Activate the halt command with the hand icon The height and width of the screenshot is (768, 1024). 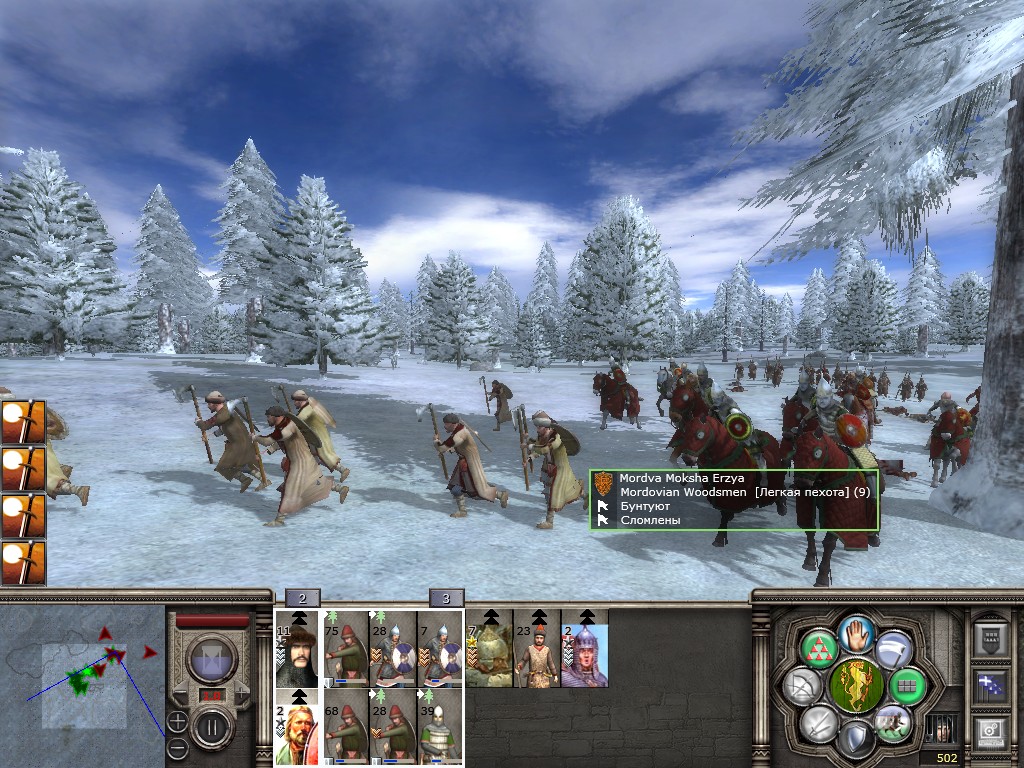(x=856, y=632)
